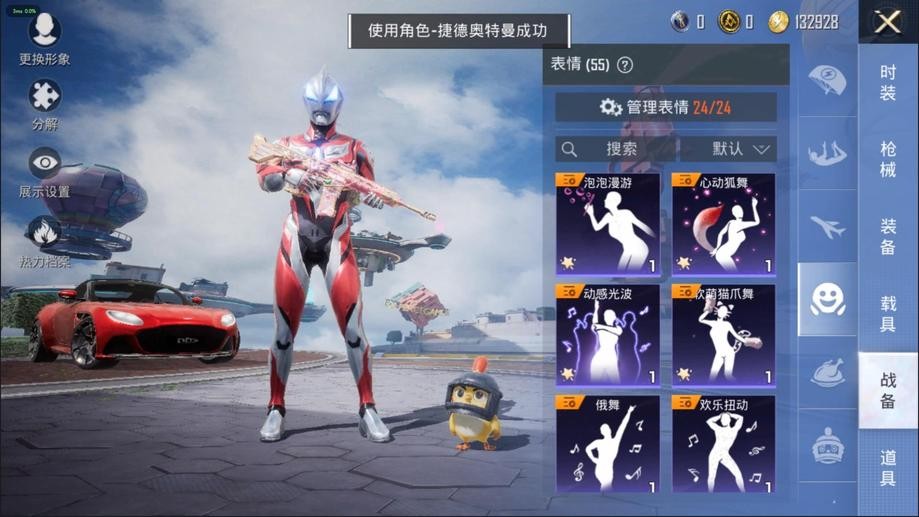Choose the 欢乐扭动 emote
The width and height of the screenshot is (919, 517).
point(723,444)
